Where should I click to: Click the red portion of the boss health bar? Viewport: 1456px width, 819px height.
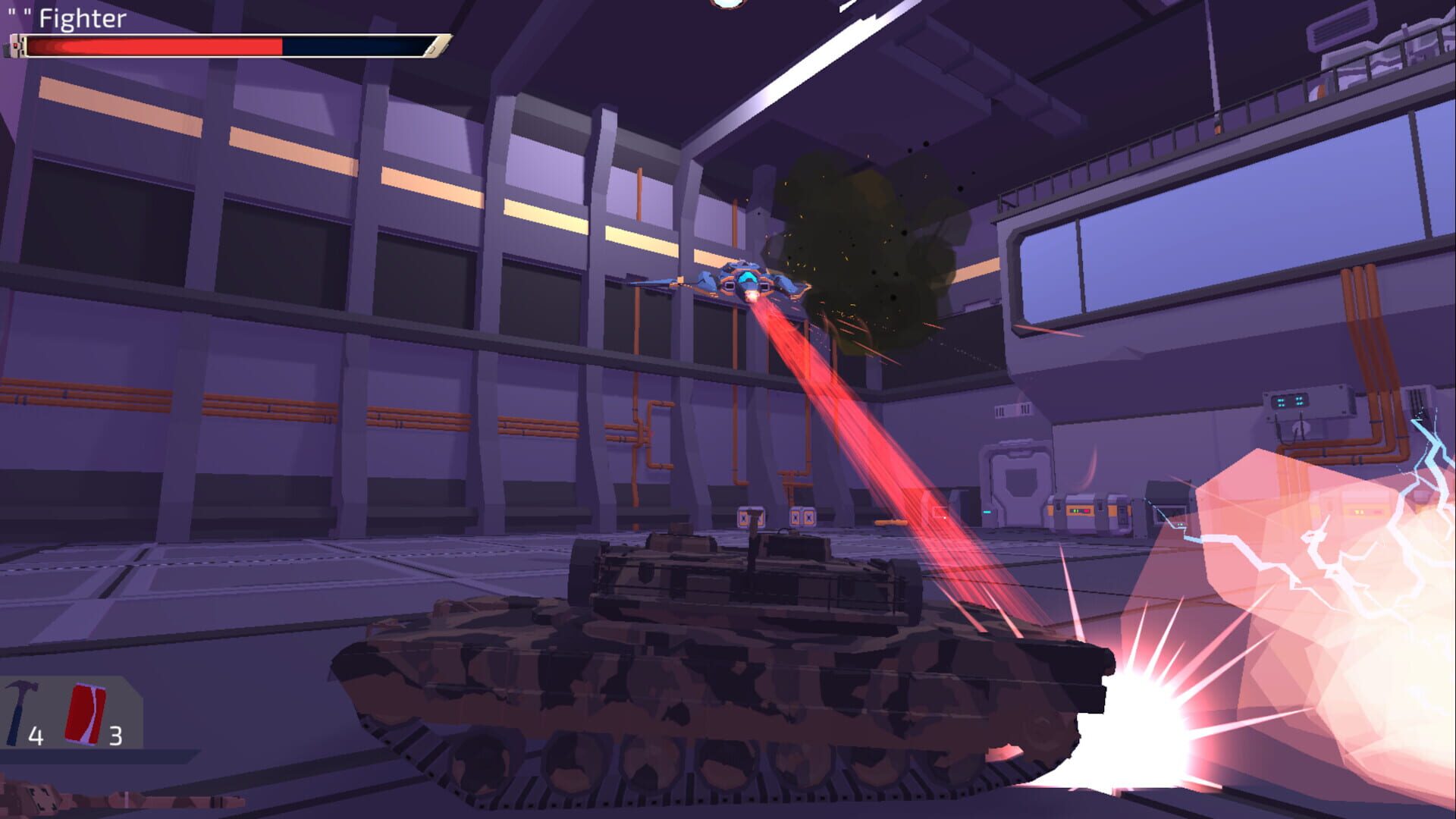(152, 47)
